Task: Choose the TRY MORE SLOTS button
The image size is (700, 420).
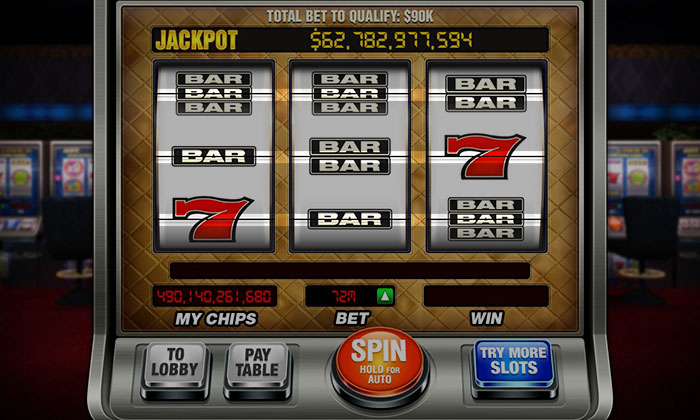Action: click(x=512, y=363)
